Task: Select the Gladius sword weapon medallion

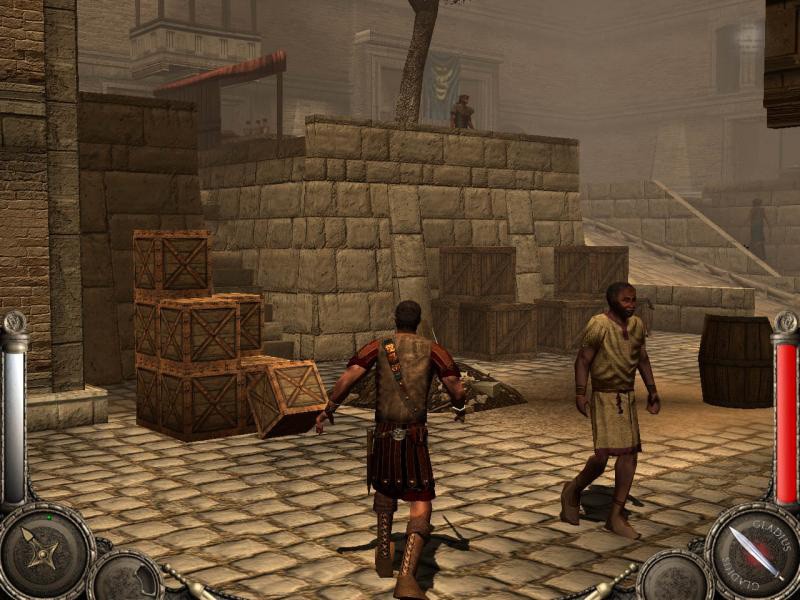Action: 754,551
